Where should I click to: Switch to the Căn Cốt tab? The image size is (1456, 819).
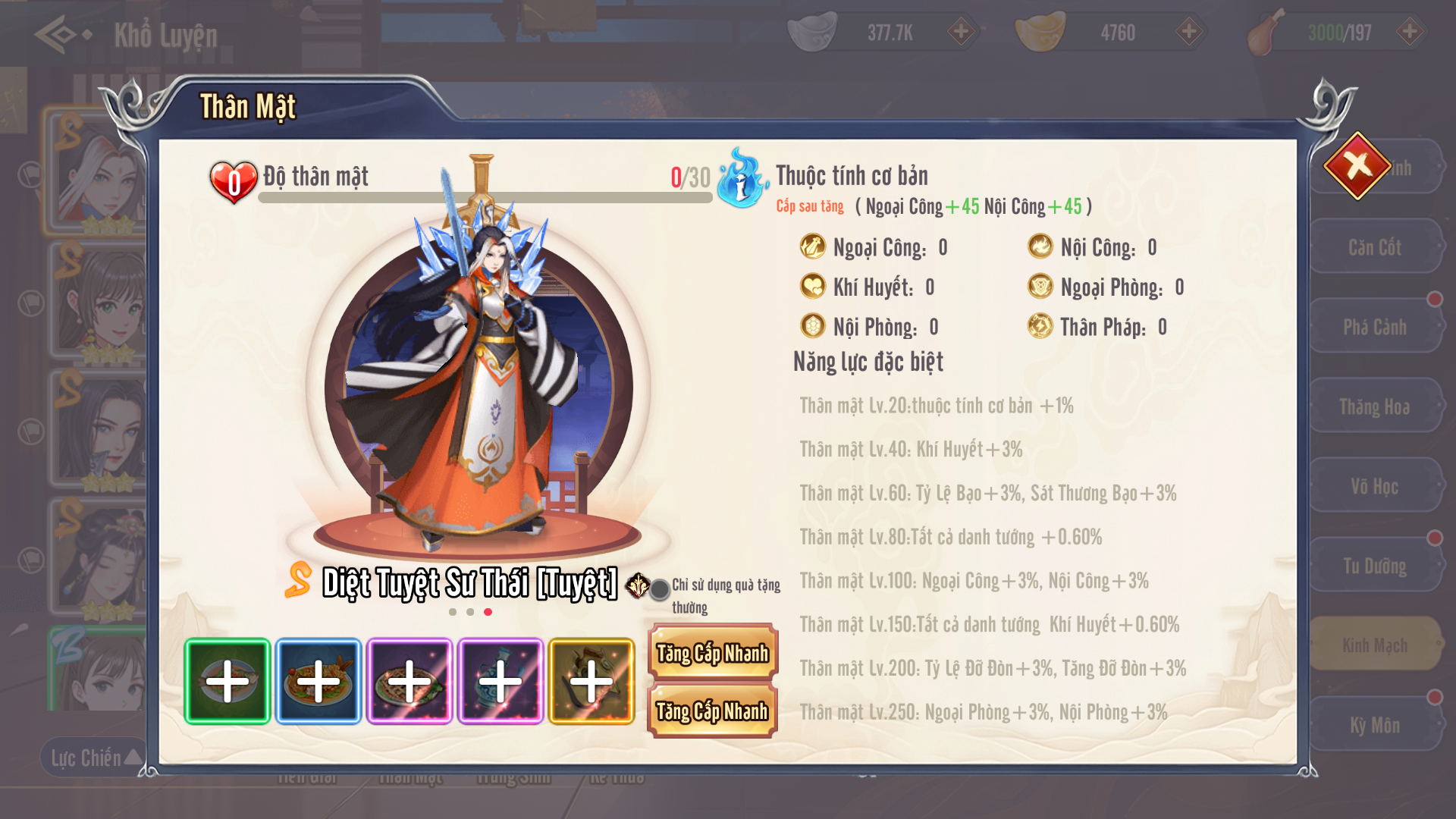(x=1374, y=247)
